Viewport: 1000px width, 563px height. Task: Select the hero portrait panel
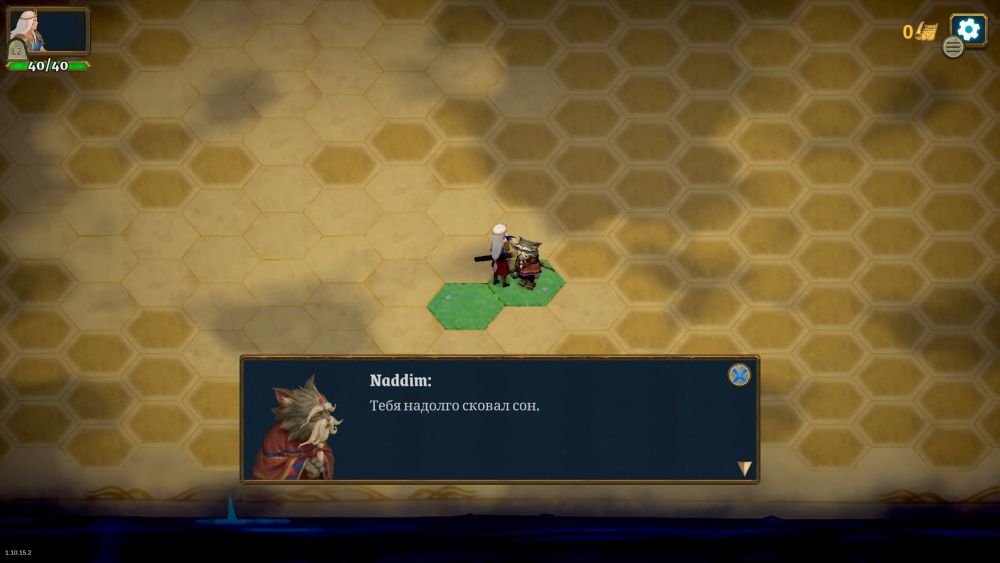47,32
